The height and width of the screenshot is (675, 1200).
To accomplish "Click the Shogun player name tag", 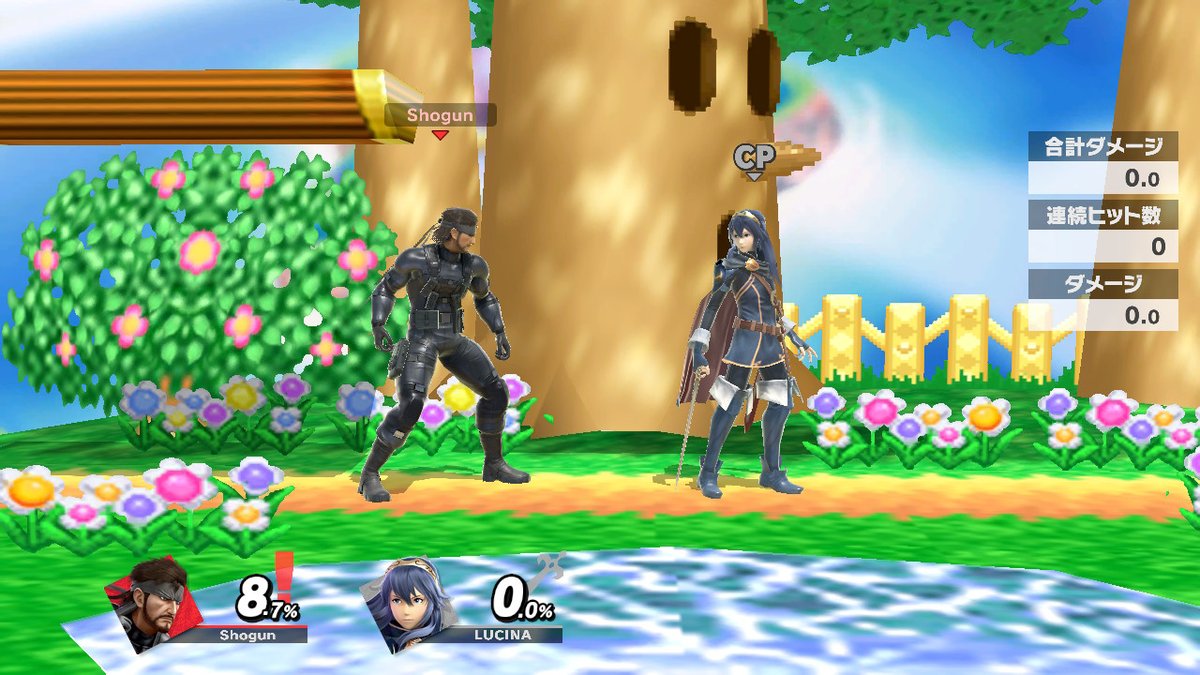I will tap(440, 115).
